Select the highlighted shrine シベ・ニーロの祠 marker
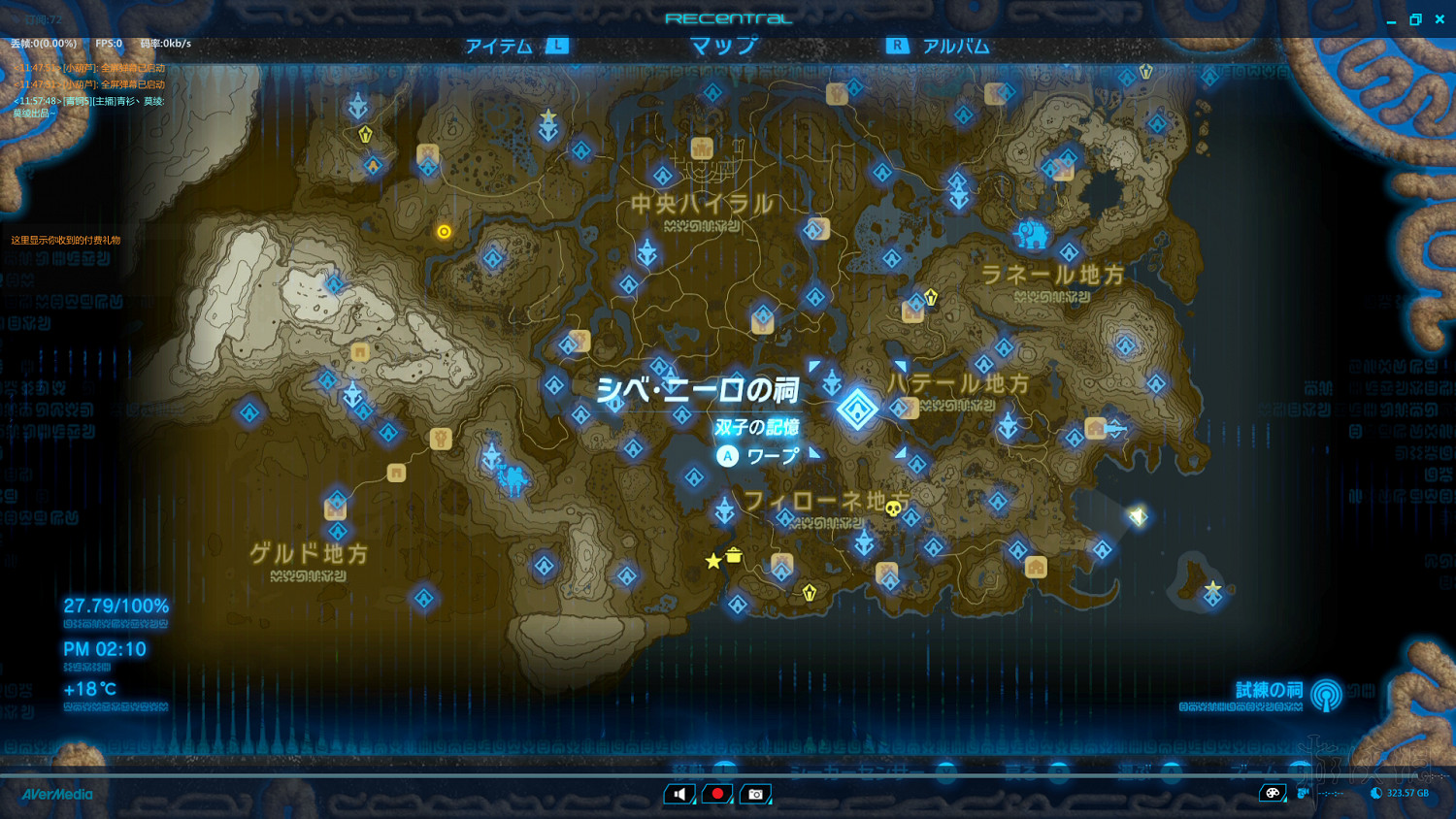This screenshot has width=1456, height=819. 858,409
